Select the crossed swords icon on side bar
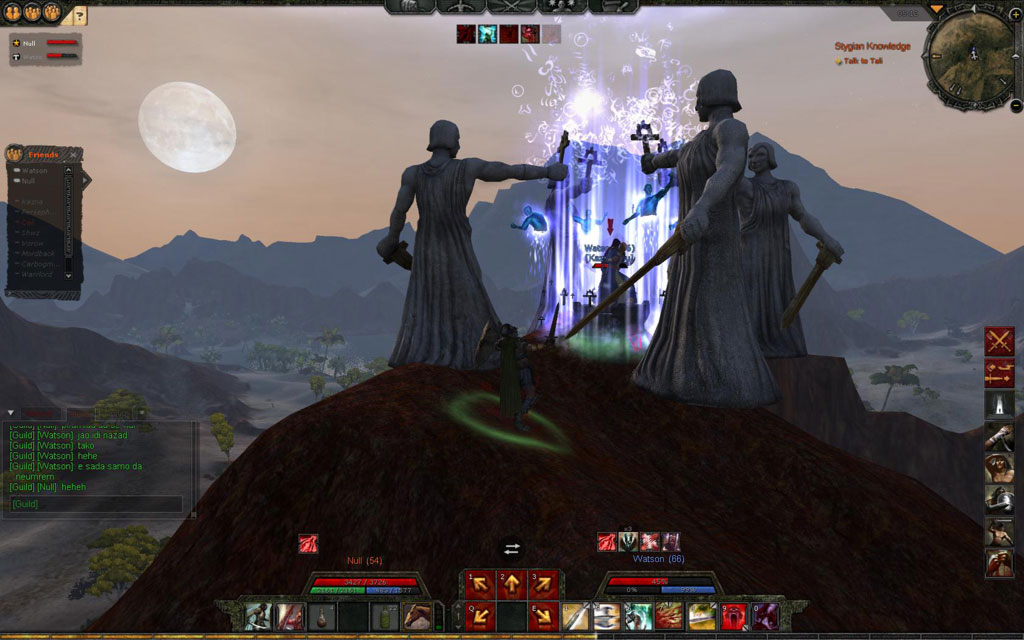This screenshot has height=640, width=1024. coord(999,341)
